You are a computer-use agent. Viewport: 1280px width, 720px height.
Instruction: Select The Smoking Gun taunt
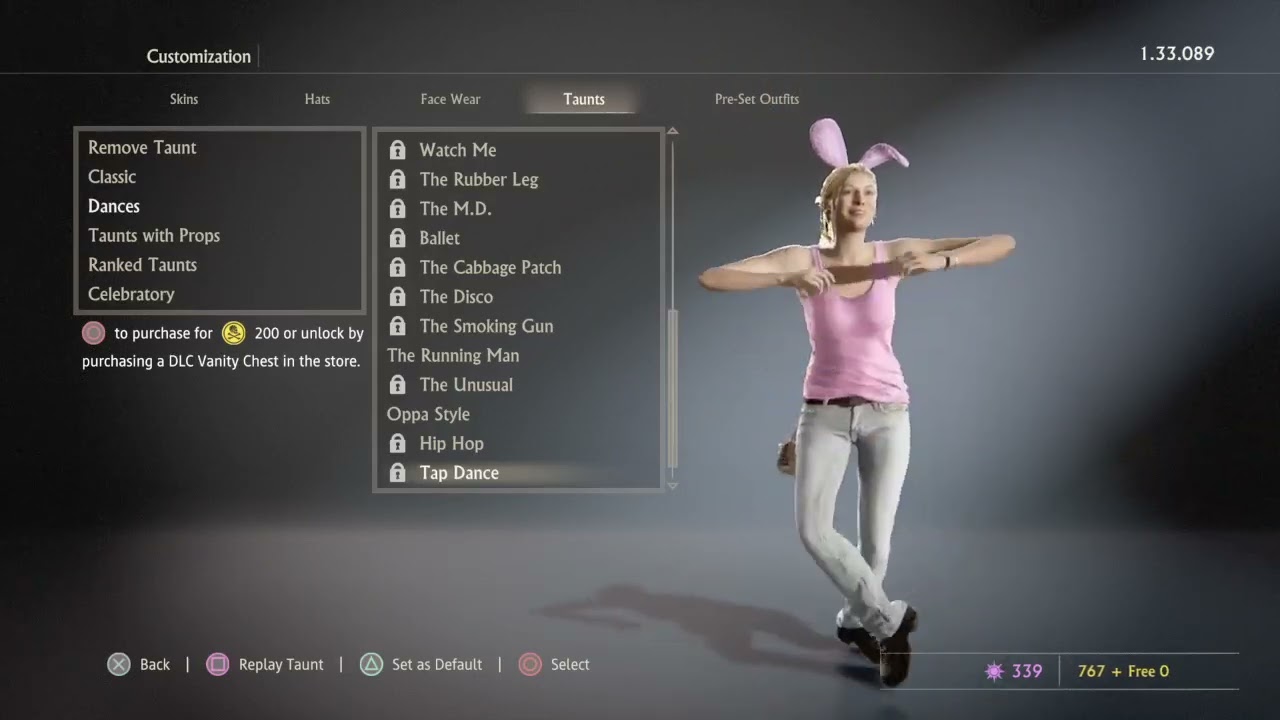point(486,326)
